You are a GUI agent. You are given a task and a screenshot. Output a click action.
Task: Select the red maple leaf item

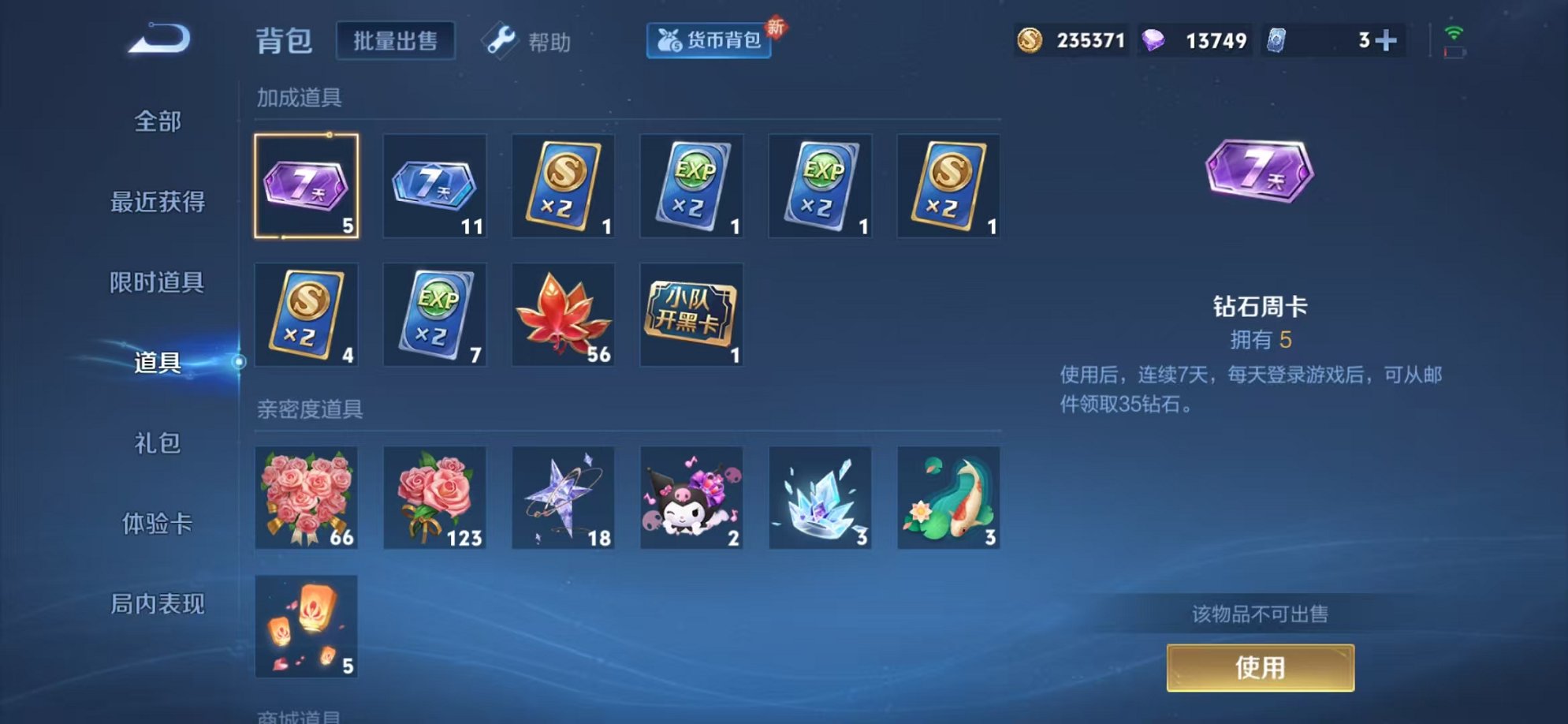tap(564, 315)
